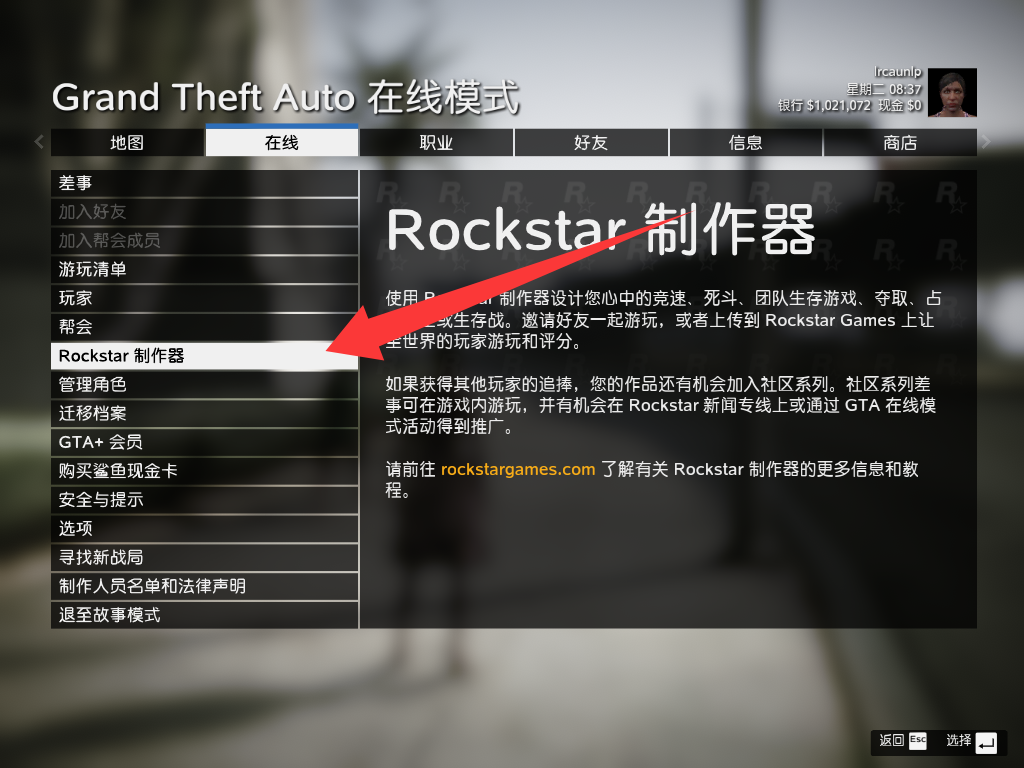This screenshot has height=768, width=1024.
Task: Go to the 商店 tab
Action: tap(900, 143)
